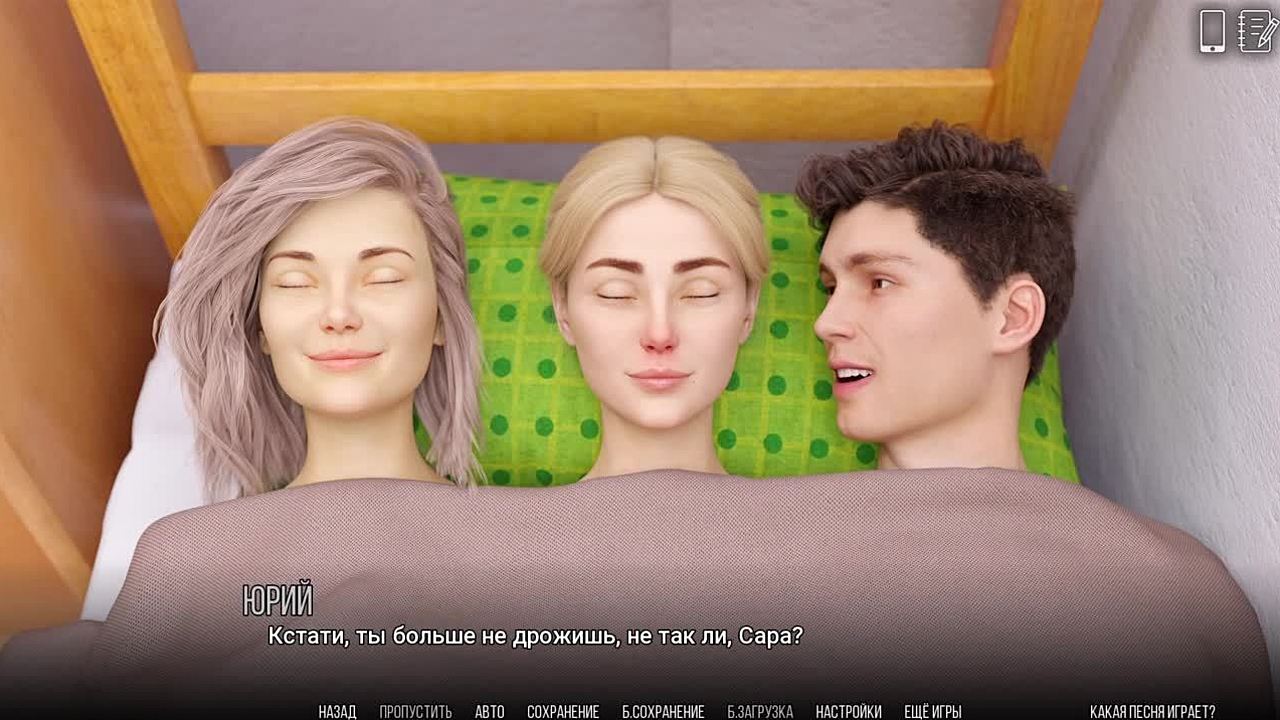Open the smartphone icon
This screenshot has height=720, width=1280.
tap(1212, 31)
